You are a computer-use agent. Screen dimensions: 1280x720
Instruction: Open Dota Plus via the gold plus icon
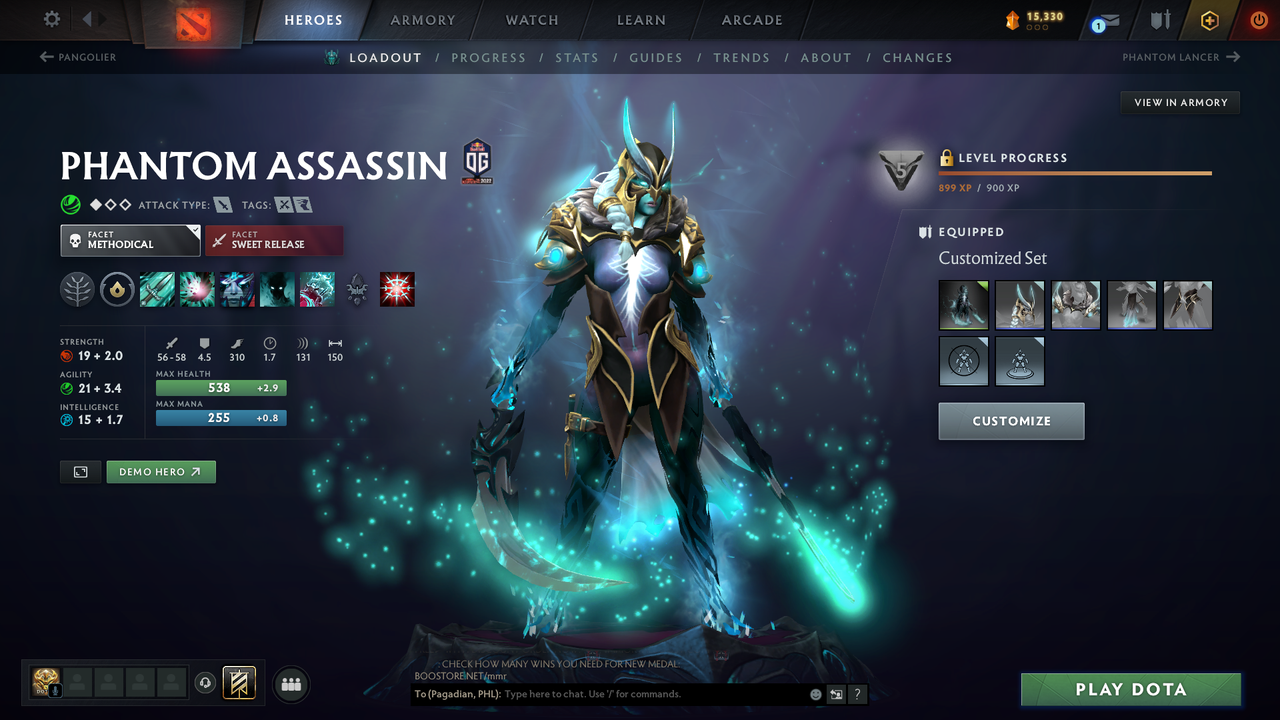1209,20
